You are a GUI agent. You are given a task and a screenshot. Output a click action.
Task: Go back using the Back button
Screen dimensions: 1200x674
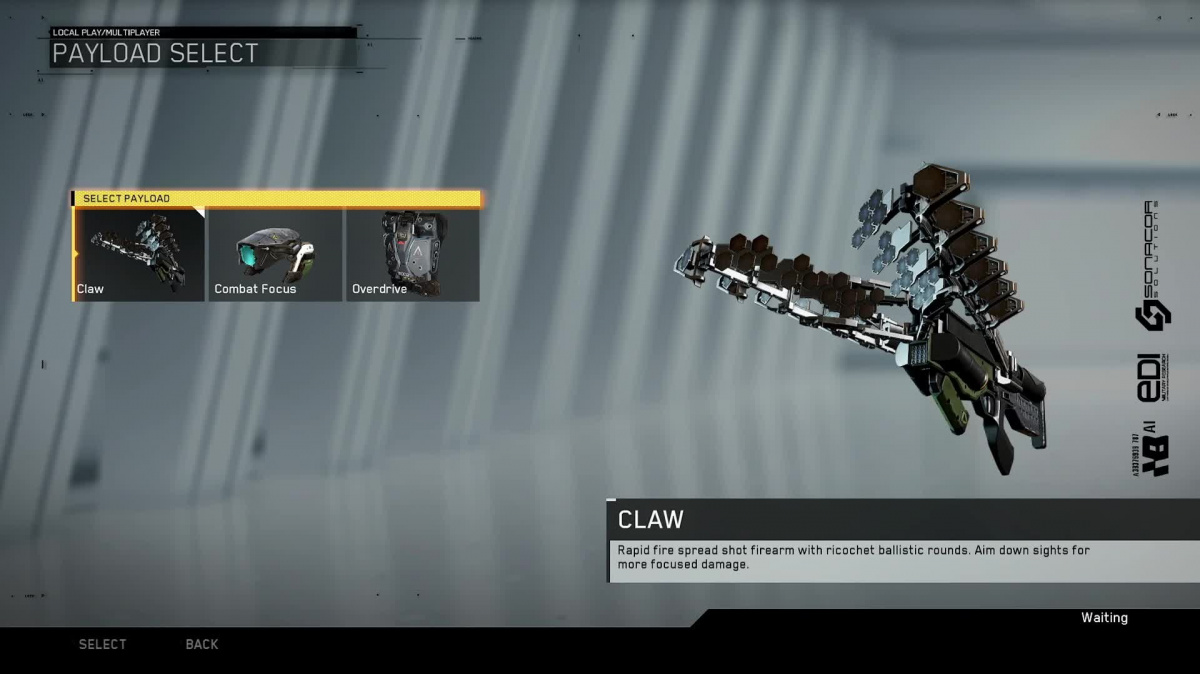click(202, 644)
